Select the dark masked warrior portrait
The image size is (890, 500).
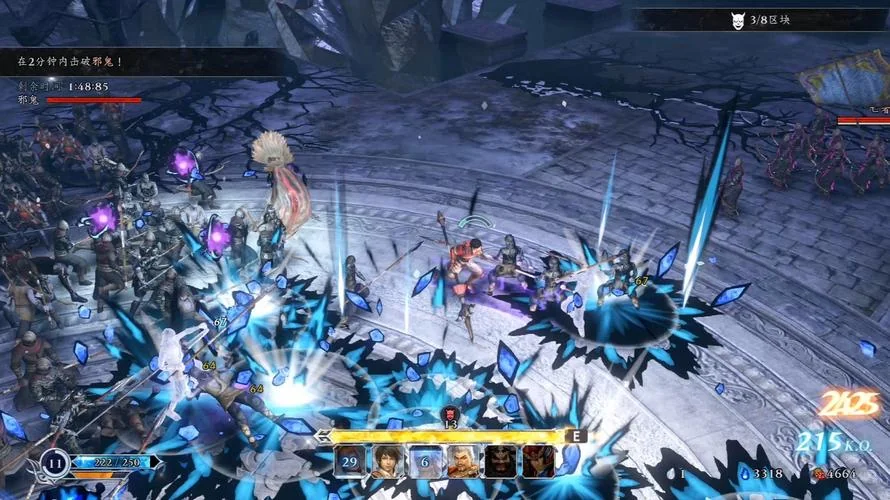pyautogui.click(x=500, y=461)
